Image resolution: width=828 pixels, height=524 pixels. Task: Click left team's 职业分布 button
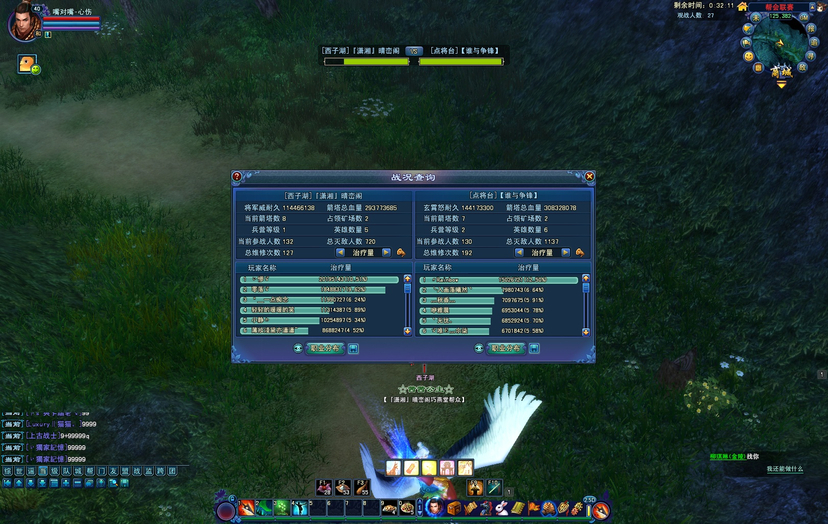[325, 348]
